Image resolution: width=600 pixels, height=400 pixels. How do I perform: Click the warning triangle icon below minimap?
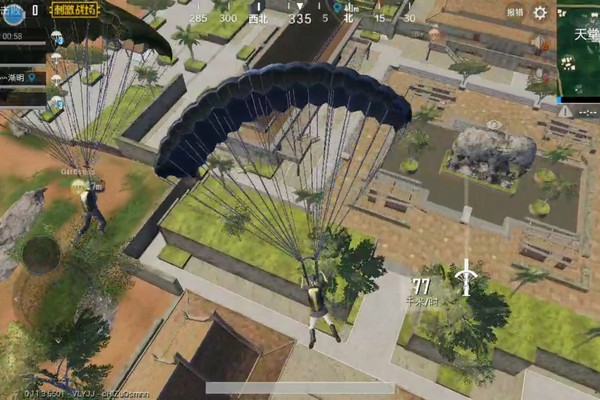565,111
